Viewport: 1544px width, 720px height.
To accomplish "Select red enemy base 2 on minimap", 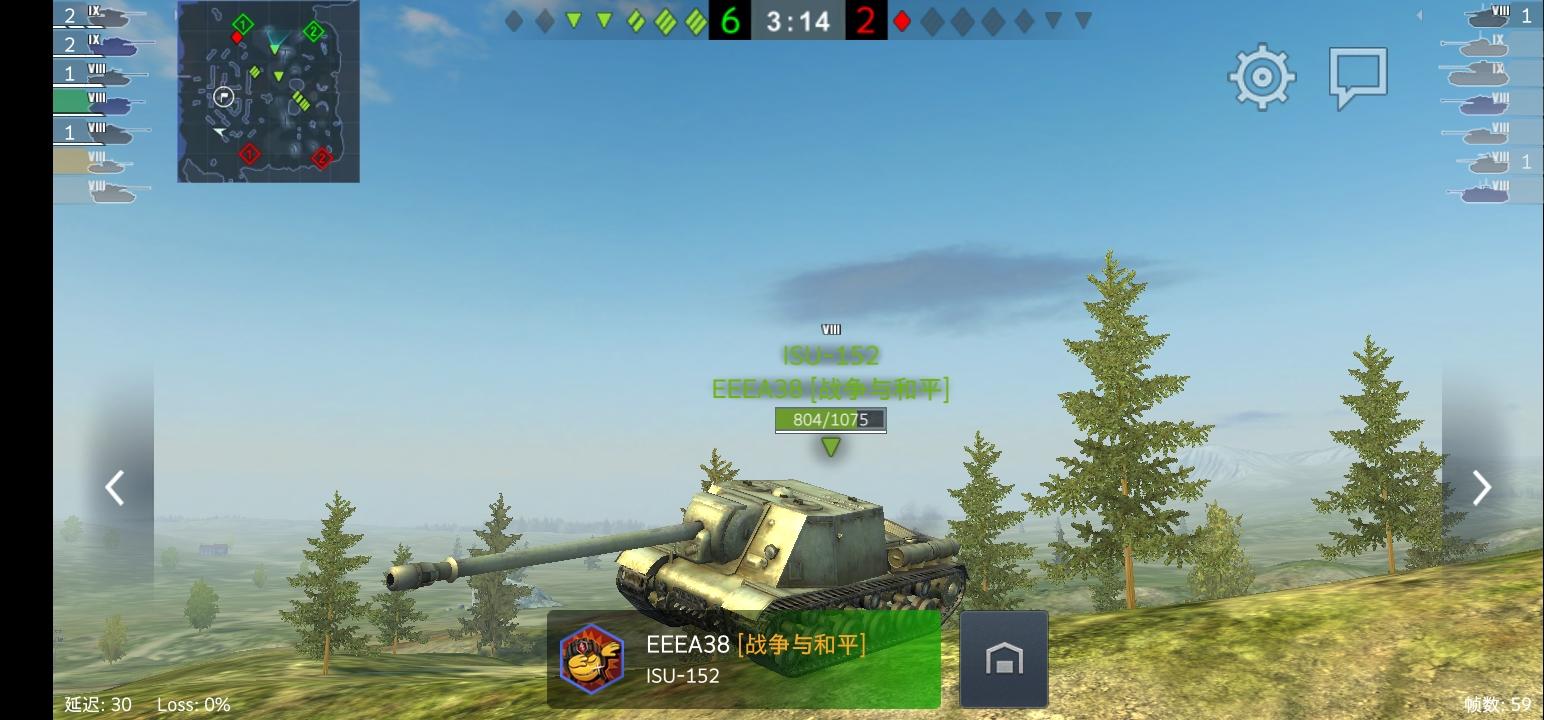I will [x=322, y=157].
